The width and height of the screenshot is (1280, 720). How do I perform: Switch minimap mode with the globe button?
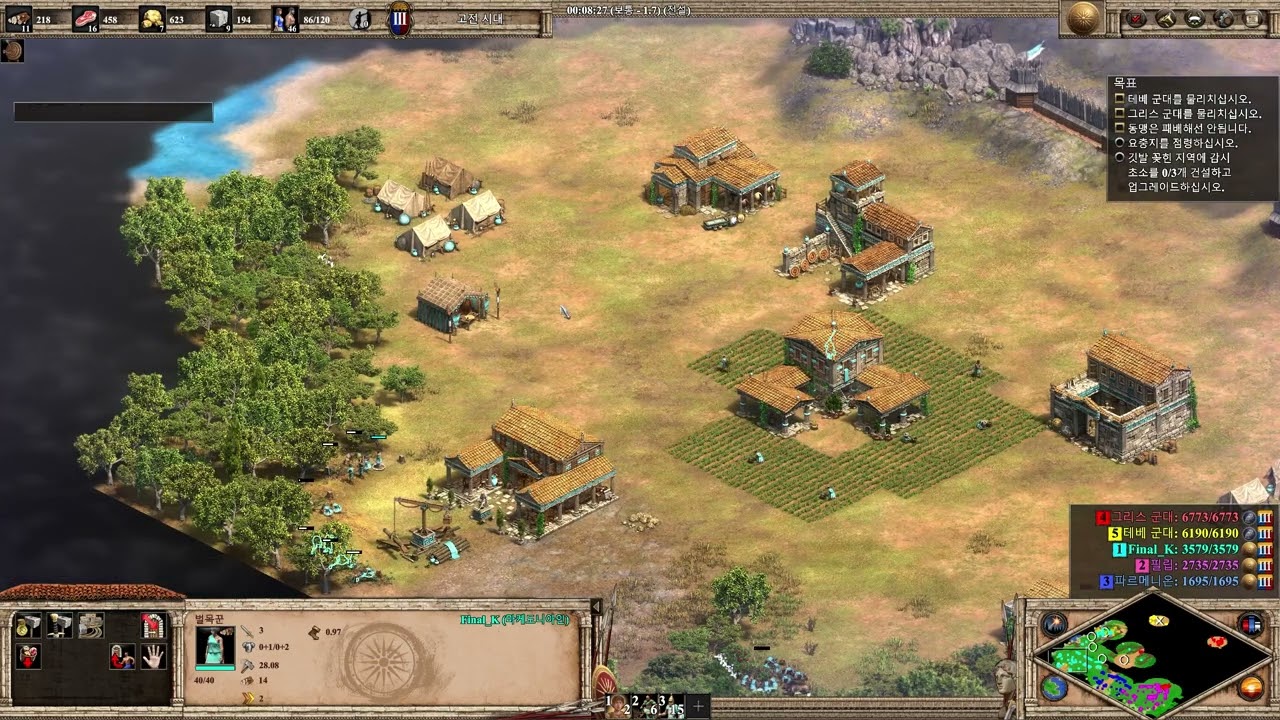1053,687
